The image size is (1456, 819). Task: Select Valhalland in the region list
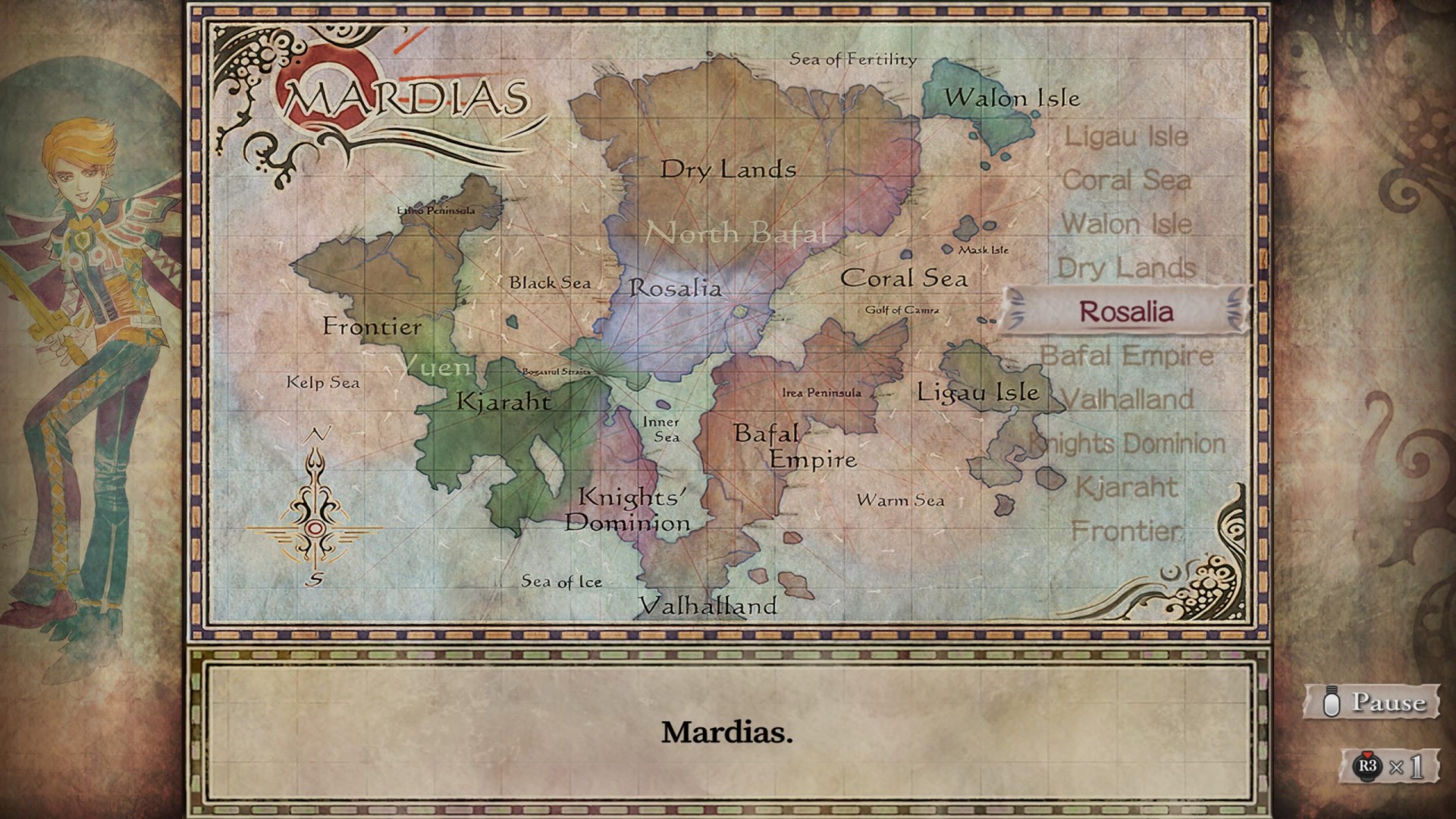coord(1128,400)
